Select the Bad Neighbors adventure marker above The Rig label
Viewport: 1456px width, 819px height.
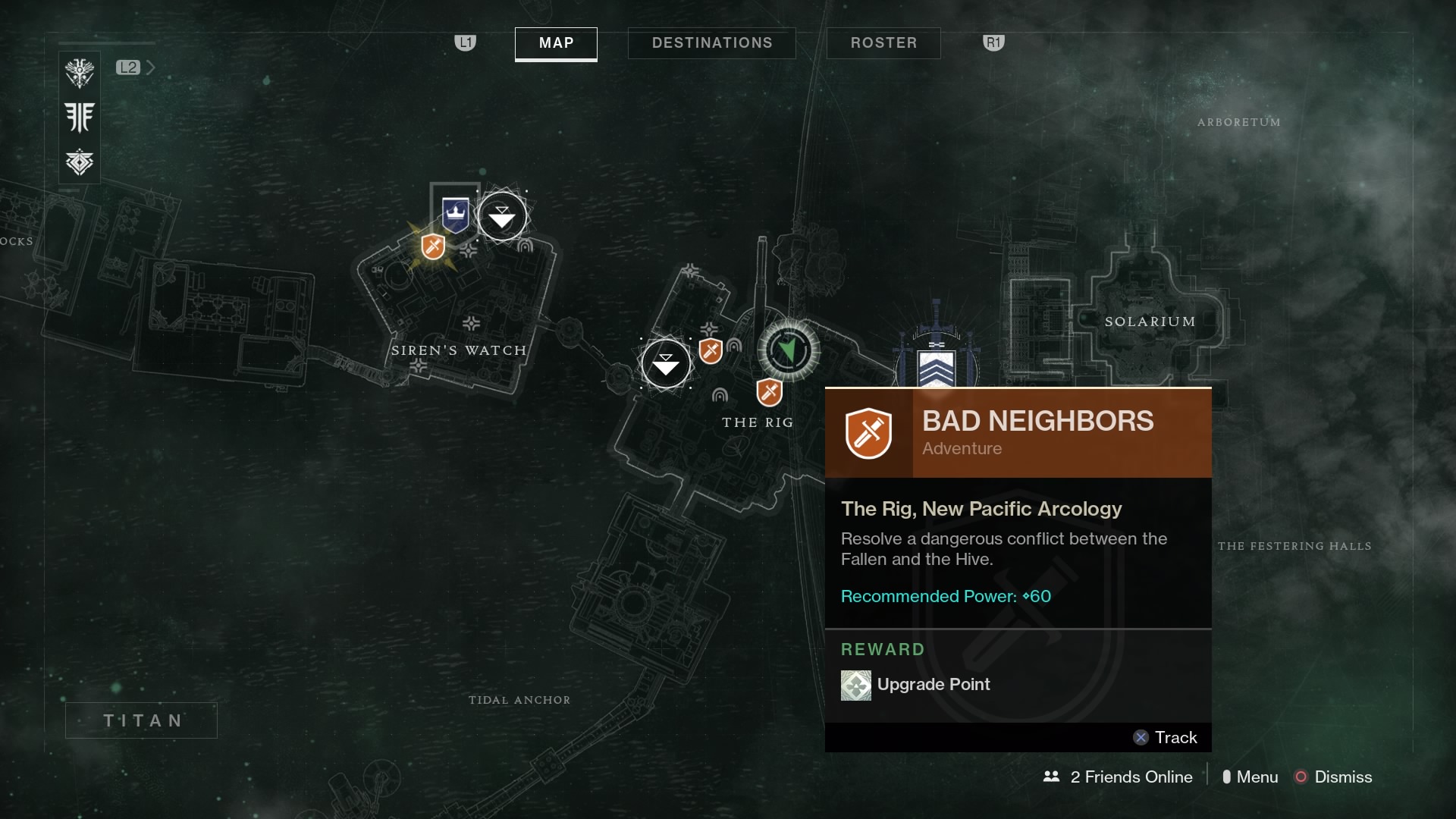tap(769, 392)
